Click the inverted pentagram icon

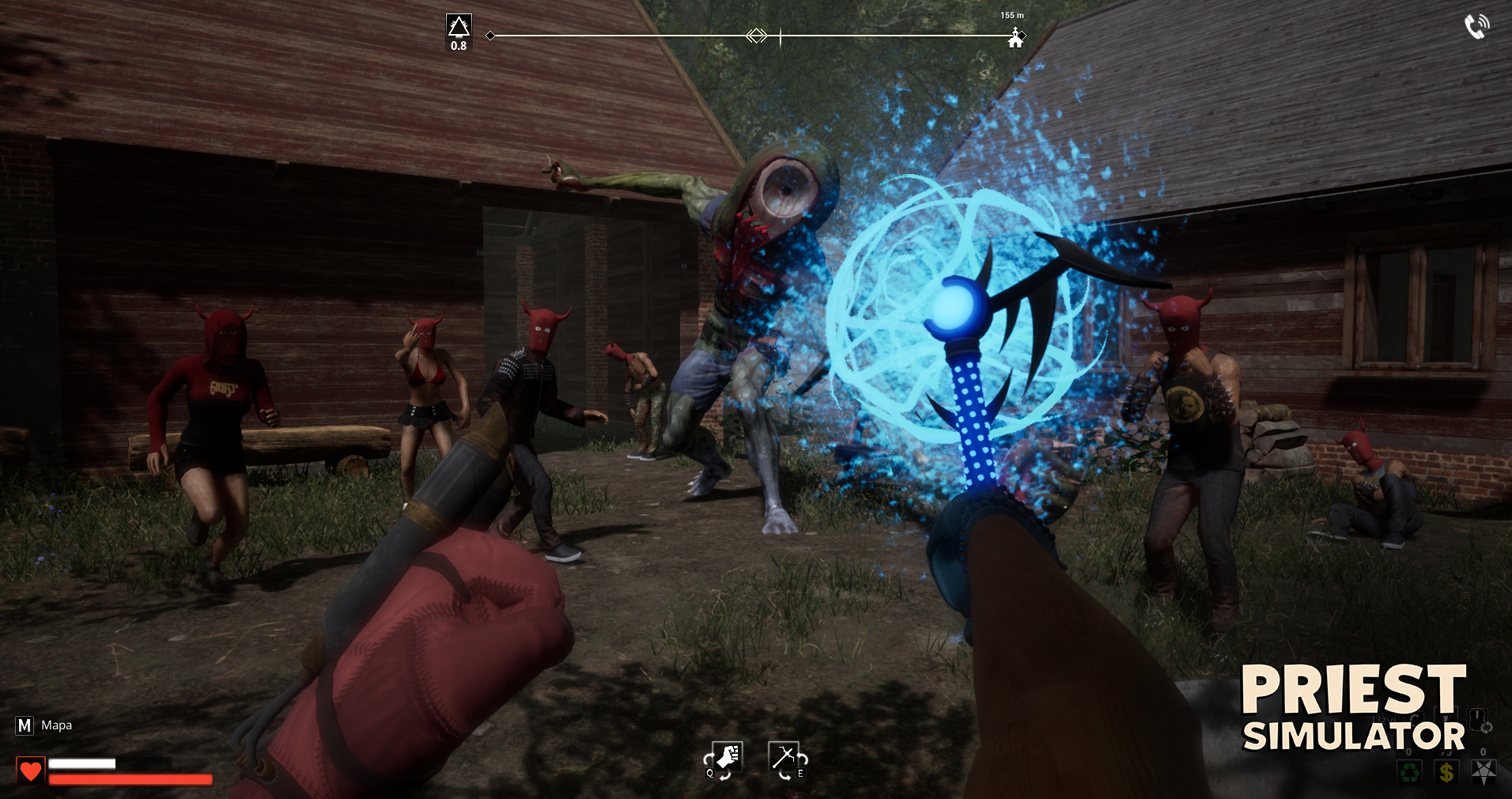[x=1483, y=771]
